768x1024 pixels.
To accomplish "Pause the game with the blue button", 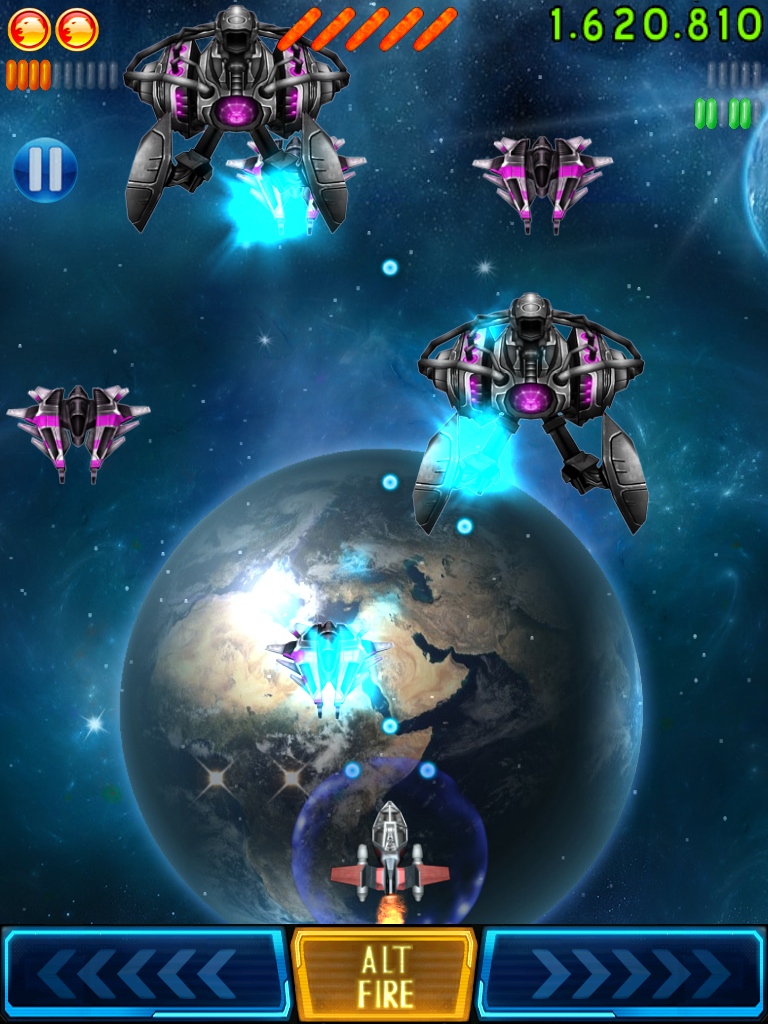I will click(45, 169).
